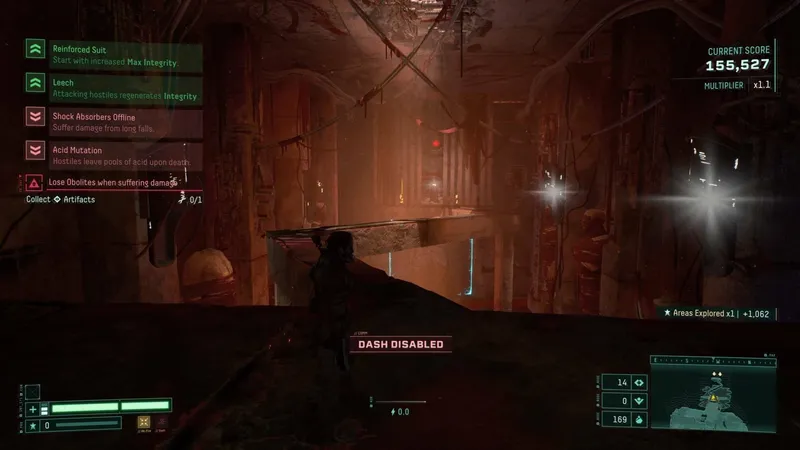Click the ether diamond resource icon
This screenshot has height=450, width=800.
pyautogui.click(x=637, y=383)
